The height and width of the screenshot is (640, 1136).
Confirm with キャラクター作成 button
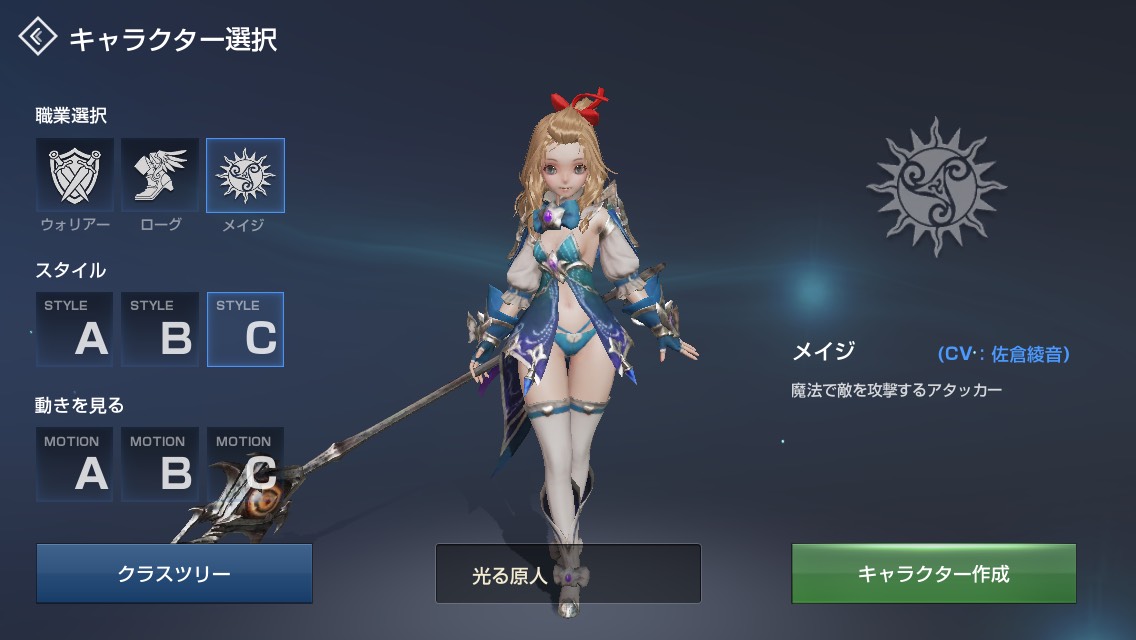933,574
